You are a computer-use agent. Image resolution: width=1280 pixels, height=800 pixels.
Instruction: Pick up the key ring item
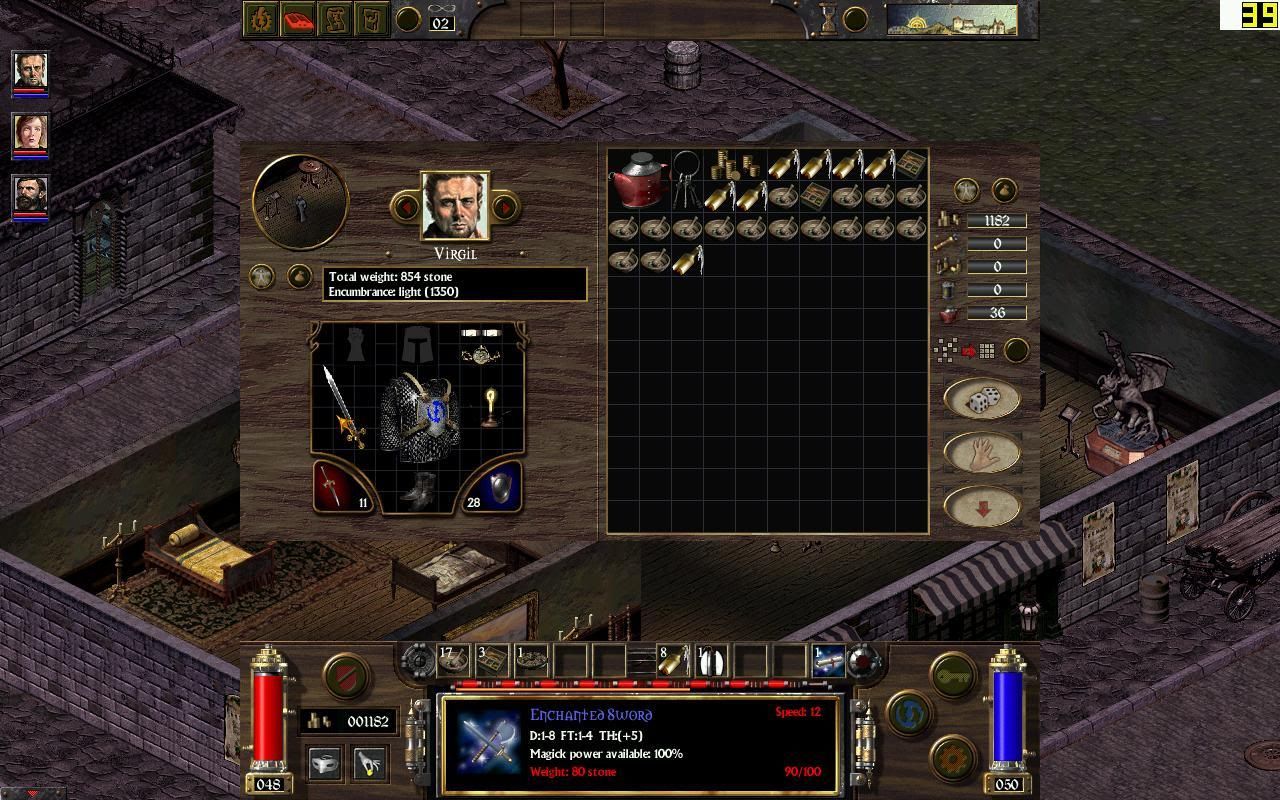click(685, 177)
